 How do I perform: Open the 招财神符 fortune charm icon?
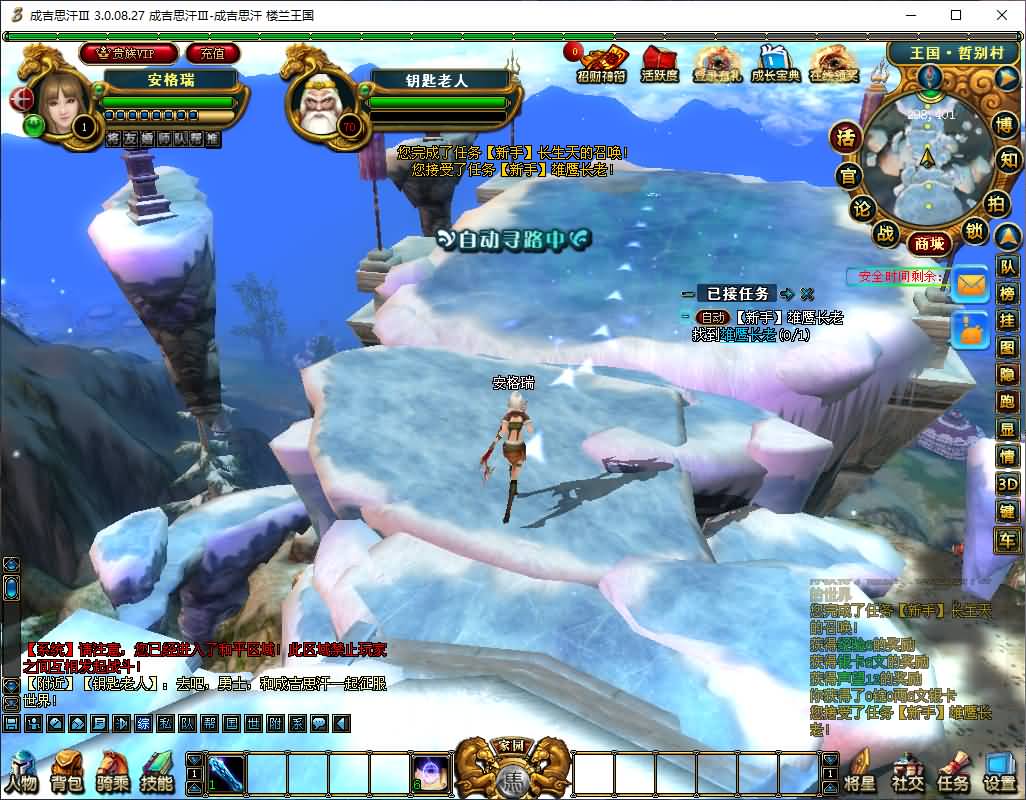tap(602, 63)
